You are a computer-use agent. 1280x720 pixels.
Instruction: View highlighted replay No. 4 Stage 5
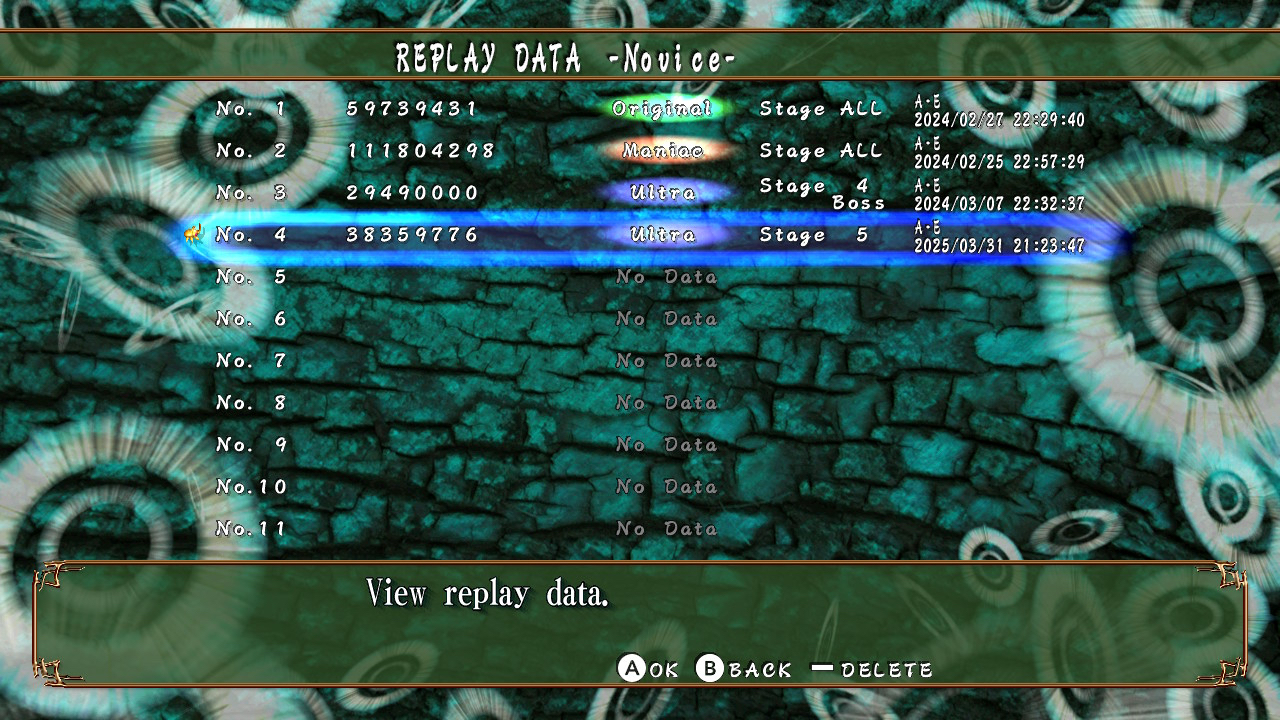(x=650, y=235)
